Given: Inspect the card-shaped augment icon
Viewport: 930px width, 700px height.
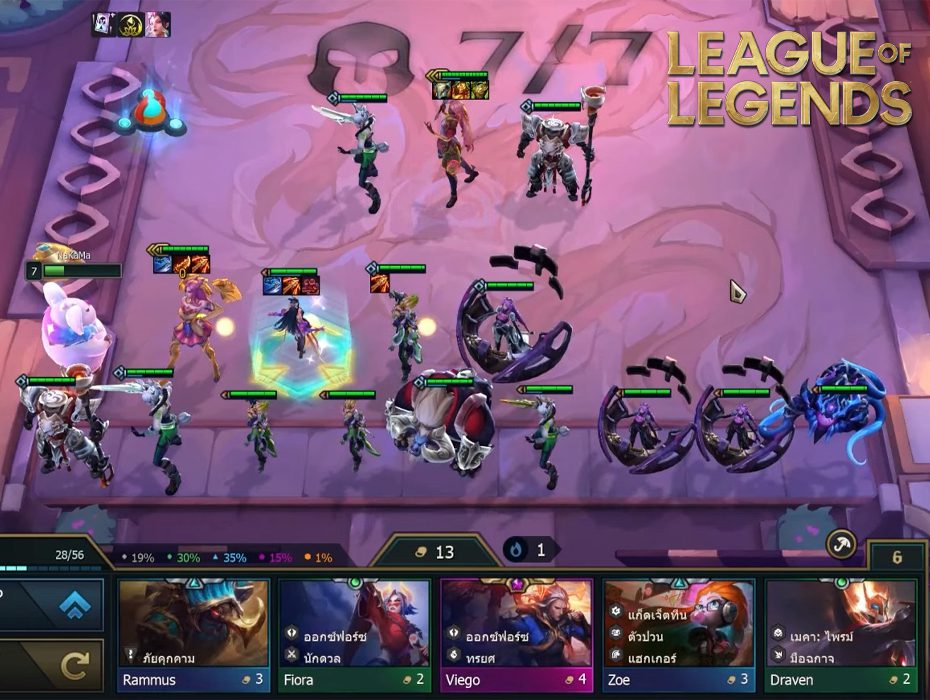Looking at the screenshot, I should pyautogui.click(x=105, y=25).
